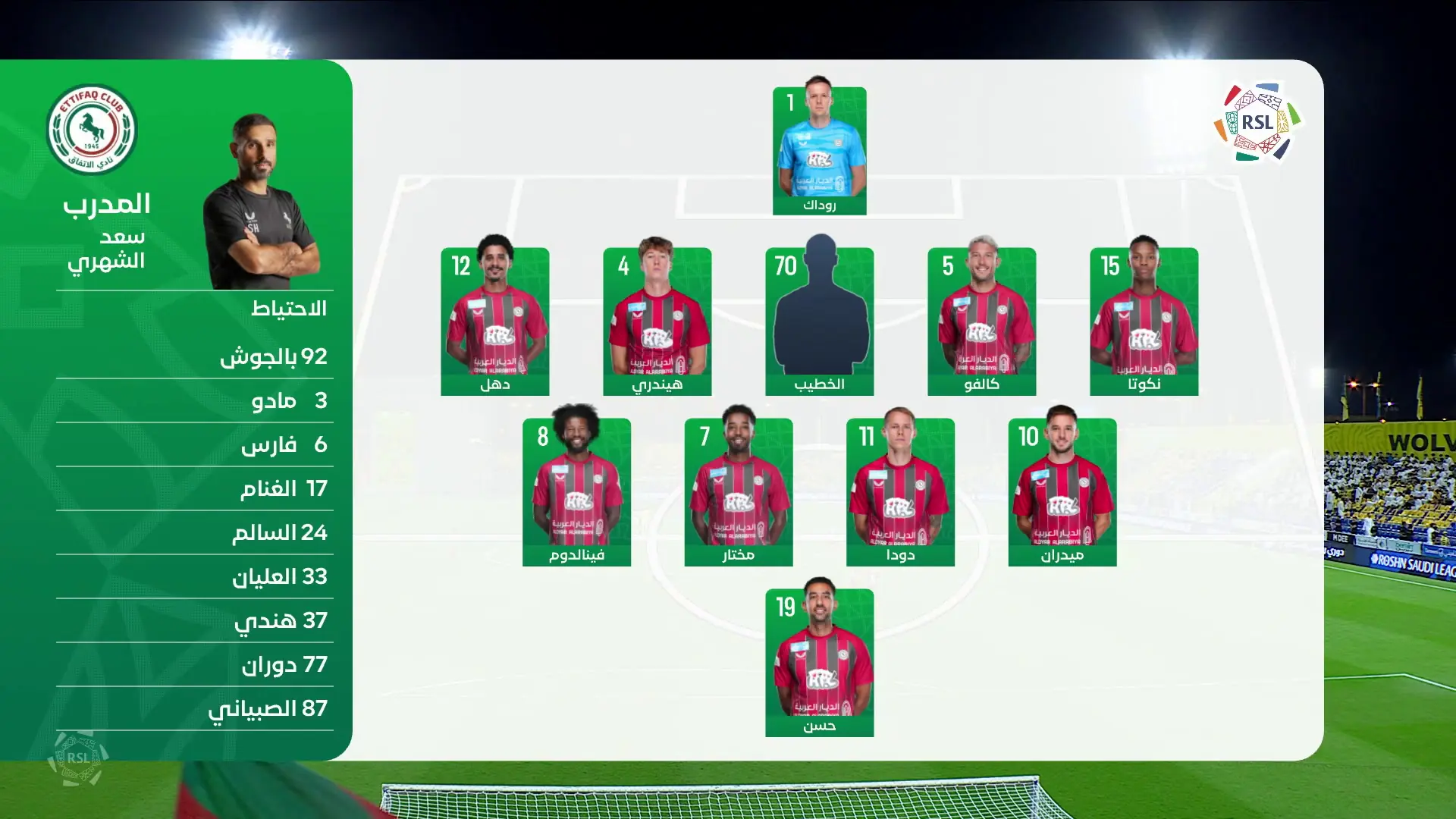The width and height of the screenshot is (1456, 819).
Task: Choose the number 7 midfielder card
Action: (x=738, y=491)
